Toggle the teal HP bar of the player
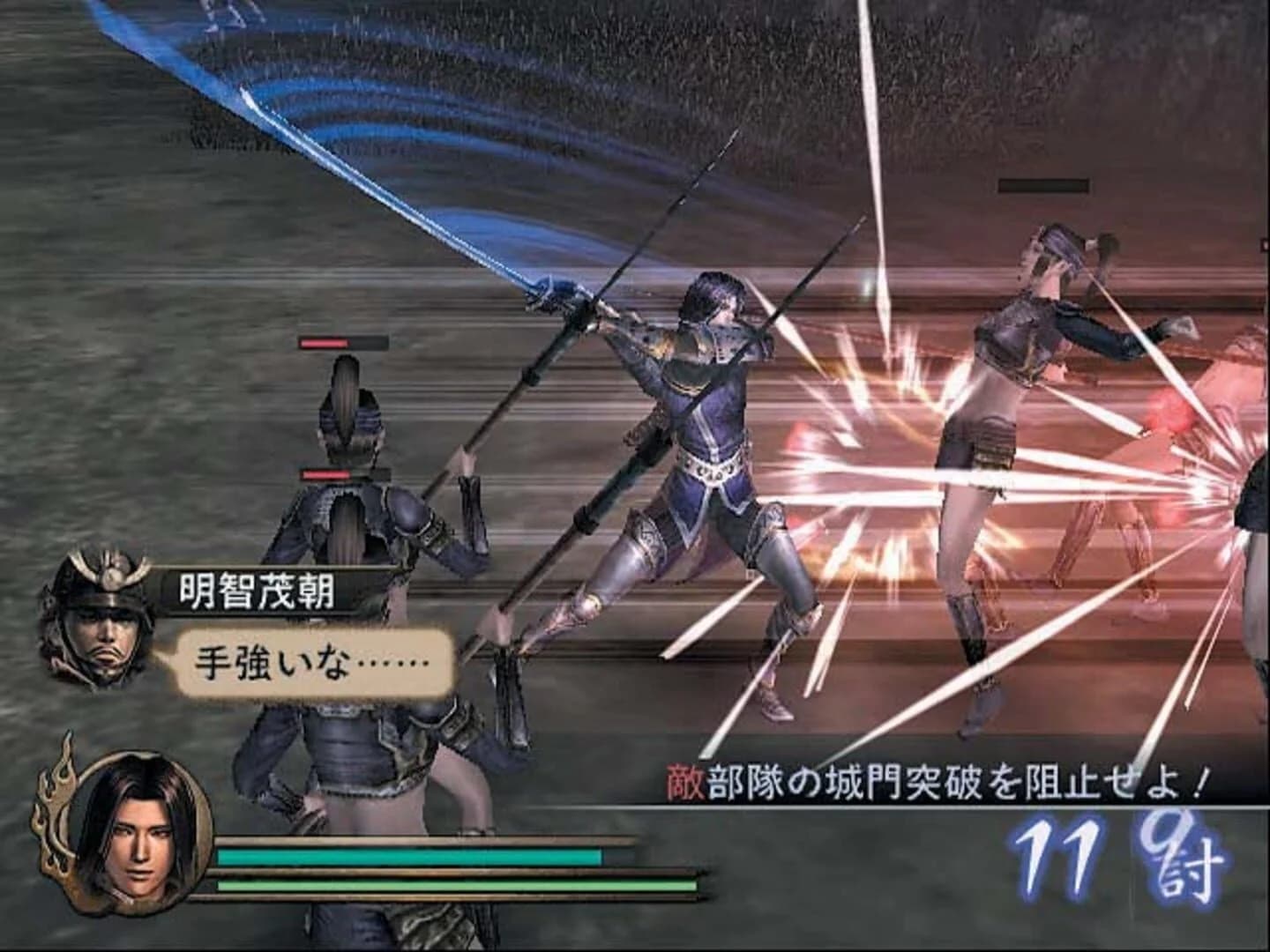 pos(406,855)
